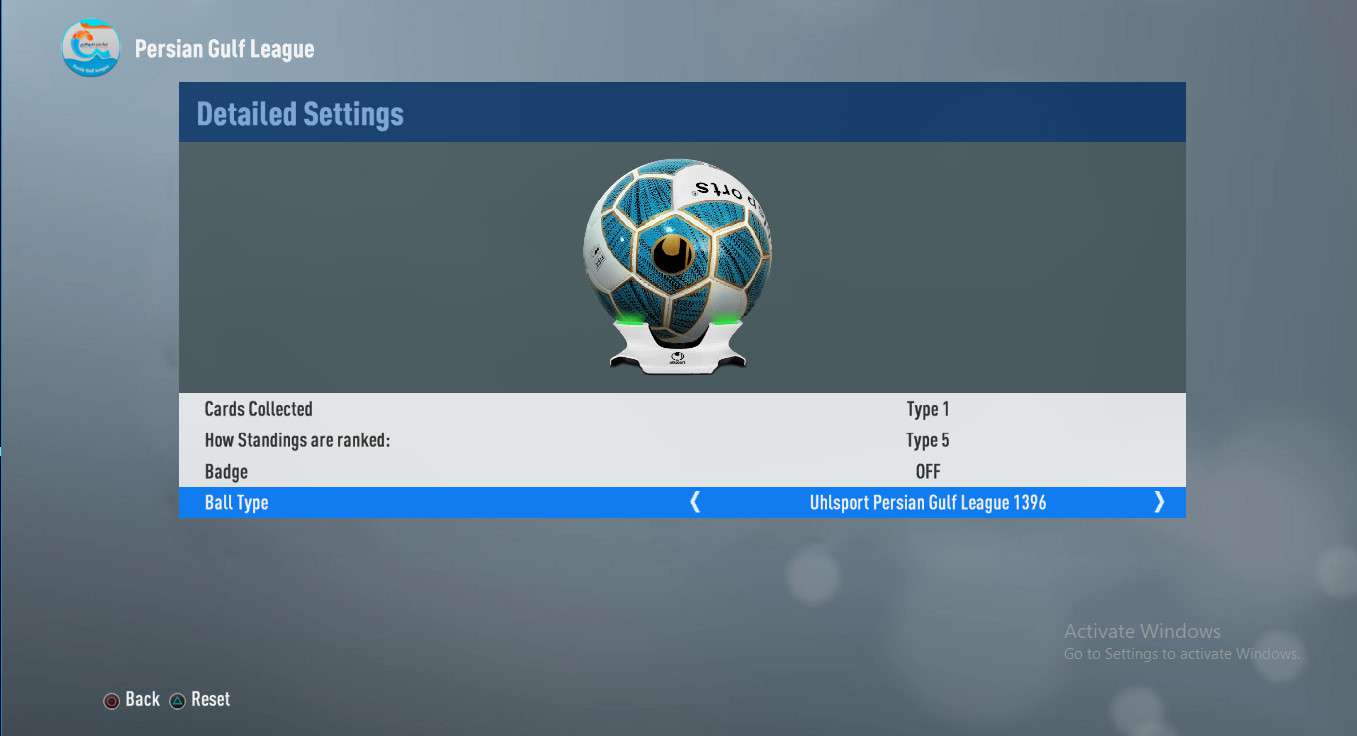Select the Badge setting row
Image resolution: width=1357 pixels, height=736 pixels.
(x=682, y=471)
